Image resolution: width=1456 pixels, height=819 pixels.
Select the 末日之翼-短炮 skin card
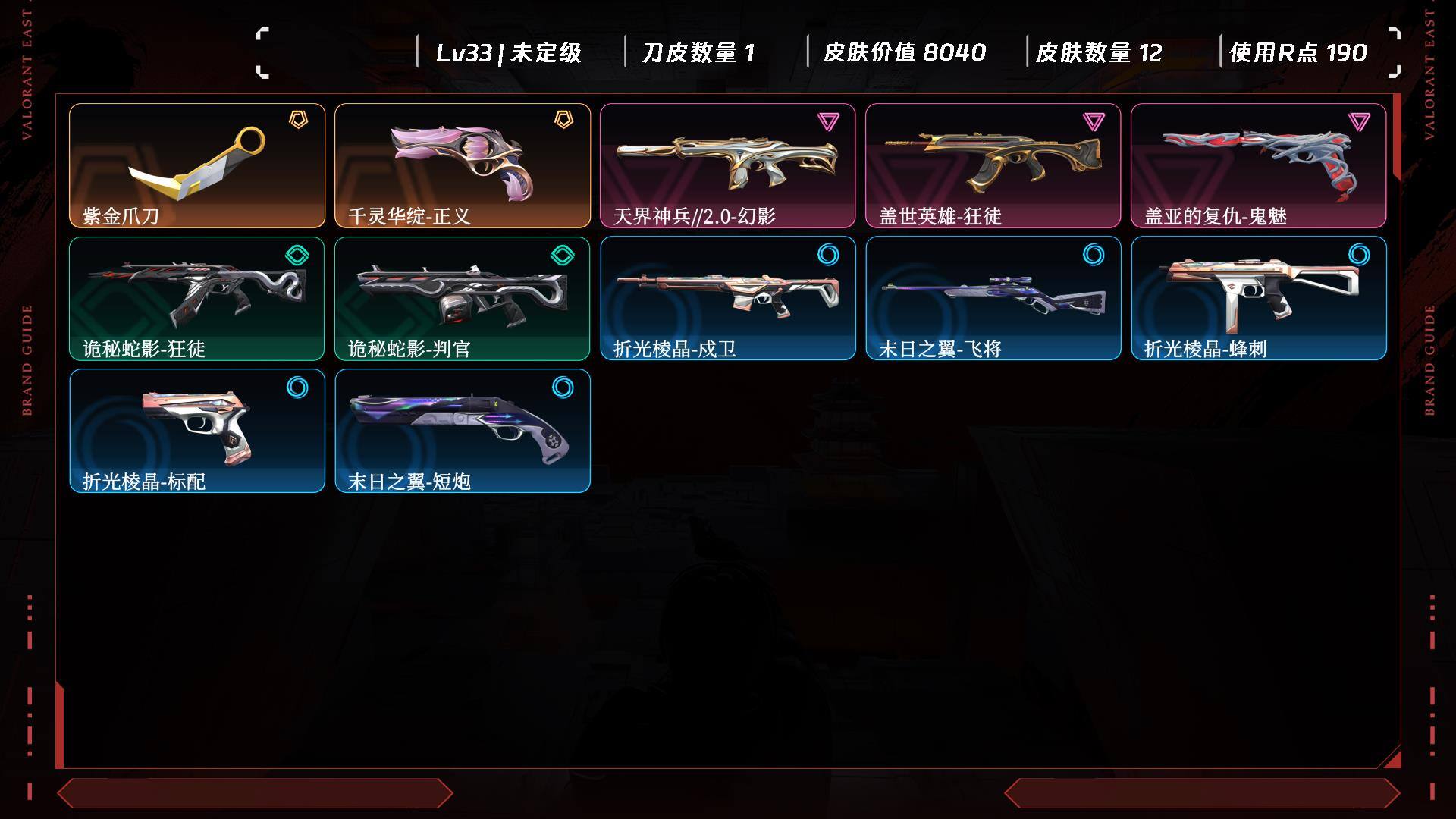coord(463,431)
